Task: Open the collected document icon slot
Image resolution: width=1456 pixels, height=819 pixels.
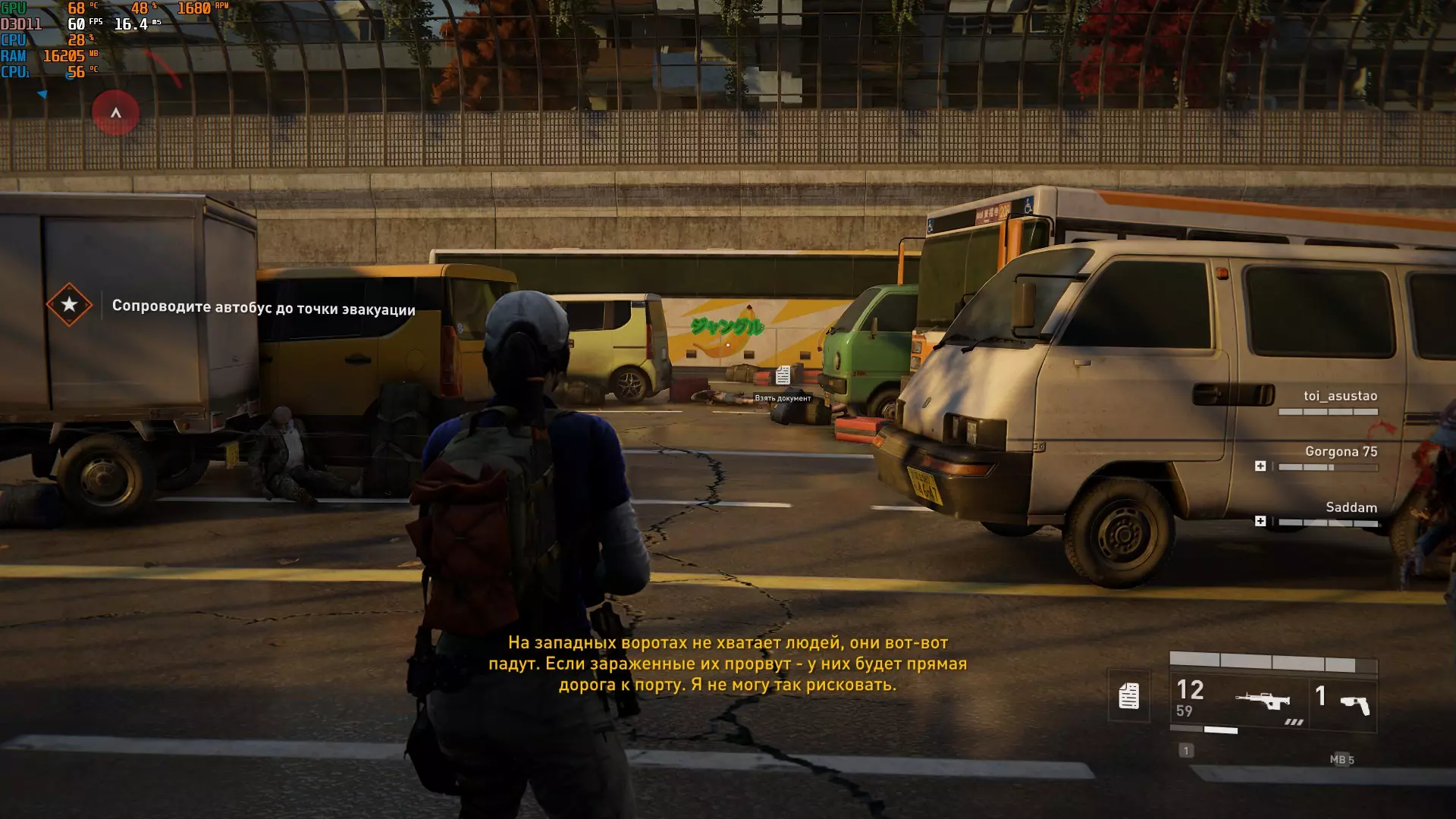Action: tap(1128, 696)
